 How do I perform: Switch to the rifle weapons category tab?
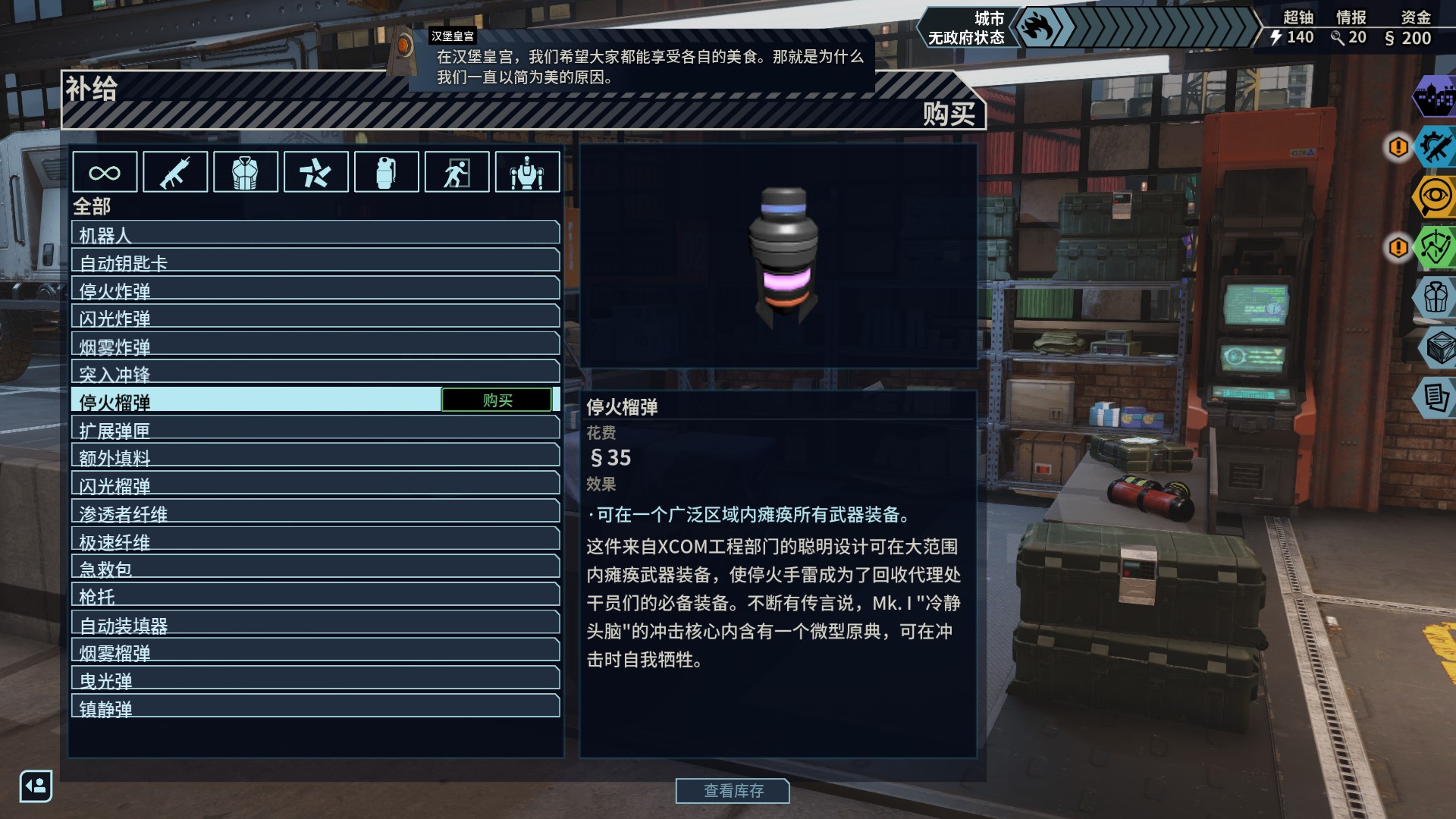(175, 172)
